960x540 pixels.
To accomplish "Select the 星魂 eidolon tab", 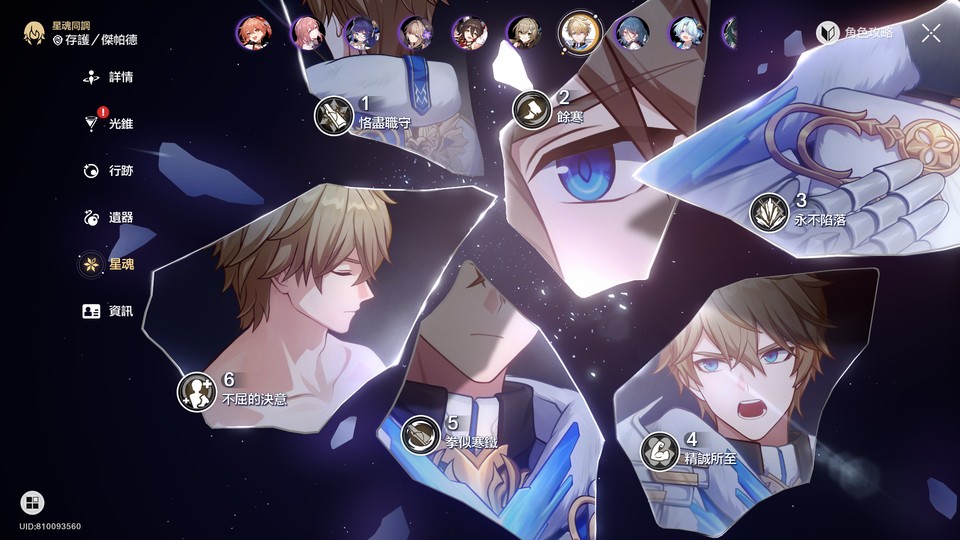I will pos(110,264).
